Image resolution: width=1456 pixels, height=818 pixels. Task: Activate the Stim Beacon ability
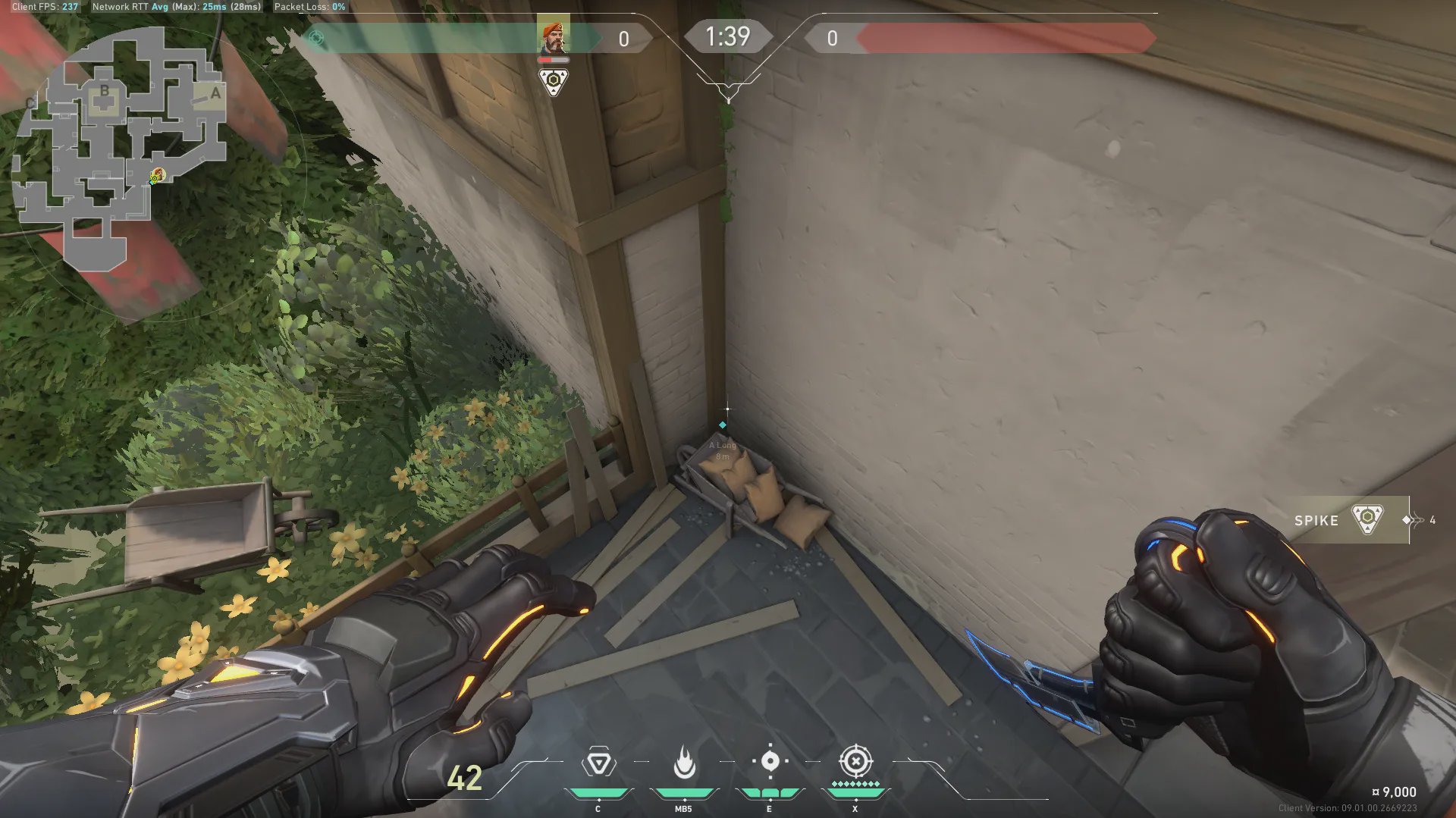click(598, 763)
